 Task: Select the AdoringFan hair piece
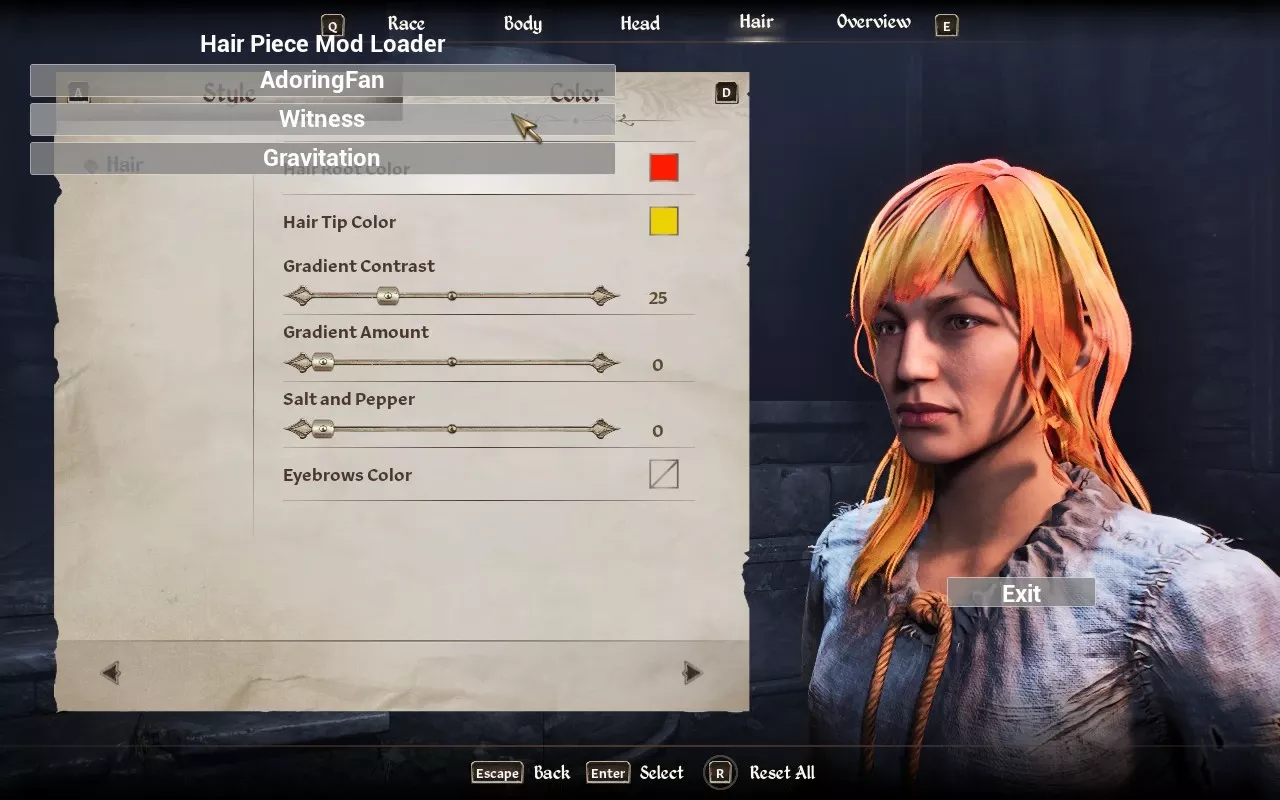322,81
